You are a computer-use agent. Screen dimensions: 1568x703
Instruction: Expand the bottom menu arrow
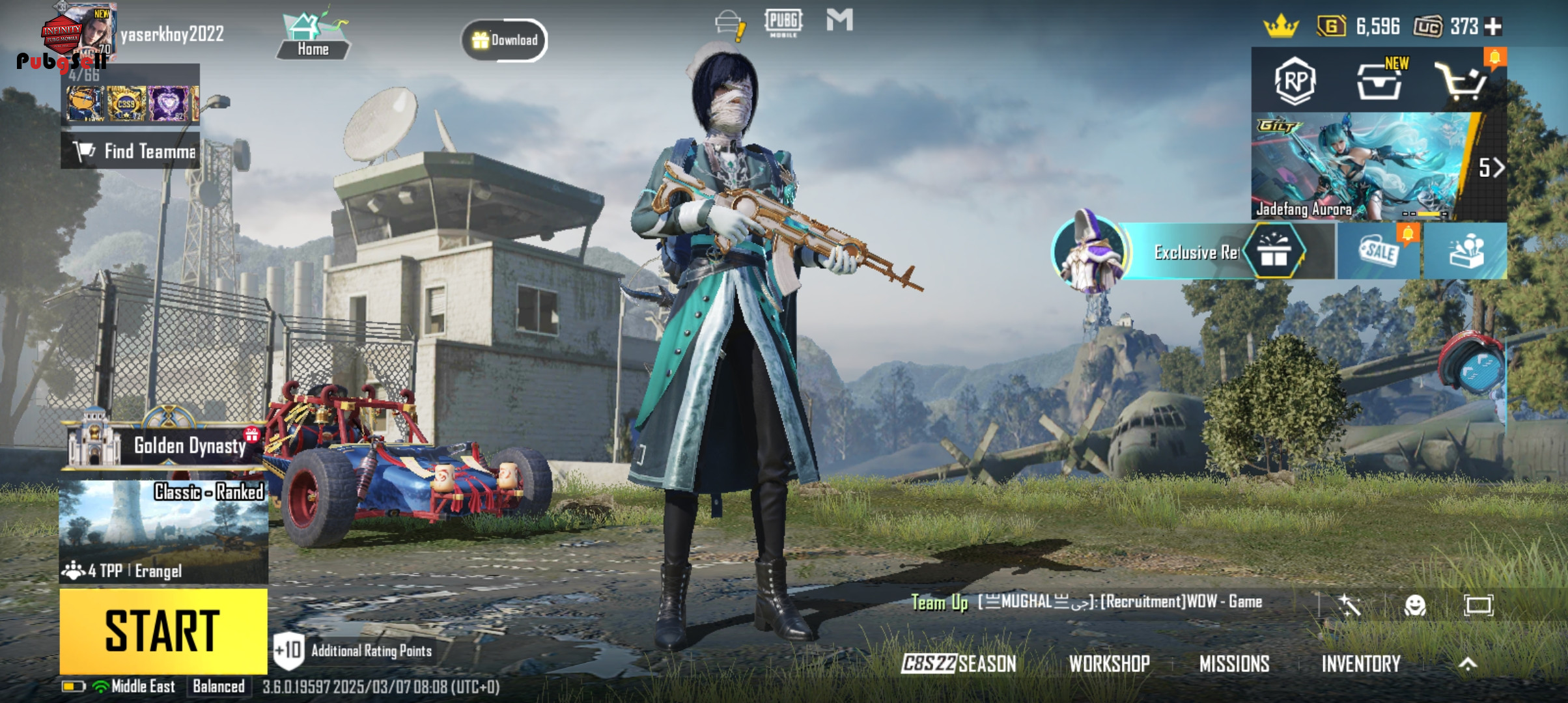[x=1467, y=663]
